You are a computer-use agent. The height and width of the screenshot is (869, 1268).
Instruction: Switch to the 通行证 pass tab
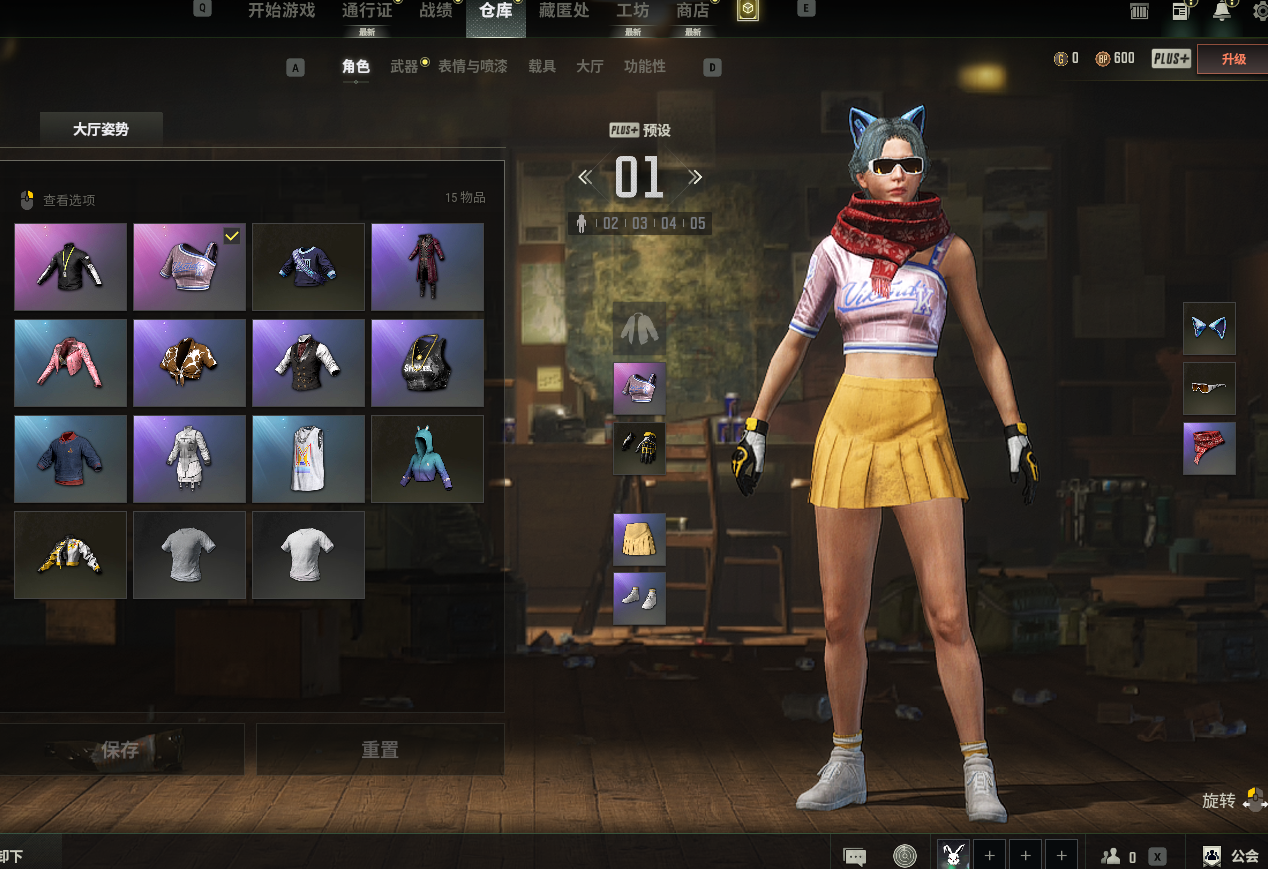tap(367, 11)
